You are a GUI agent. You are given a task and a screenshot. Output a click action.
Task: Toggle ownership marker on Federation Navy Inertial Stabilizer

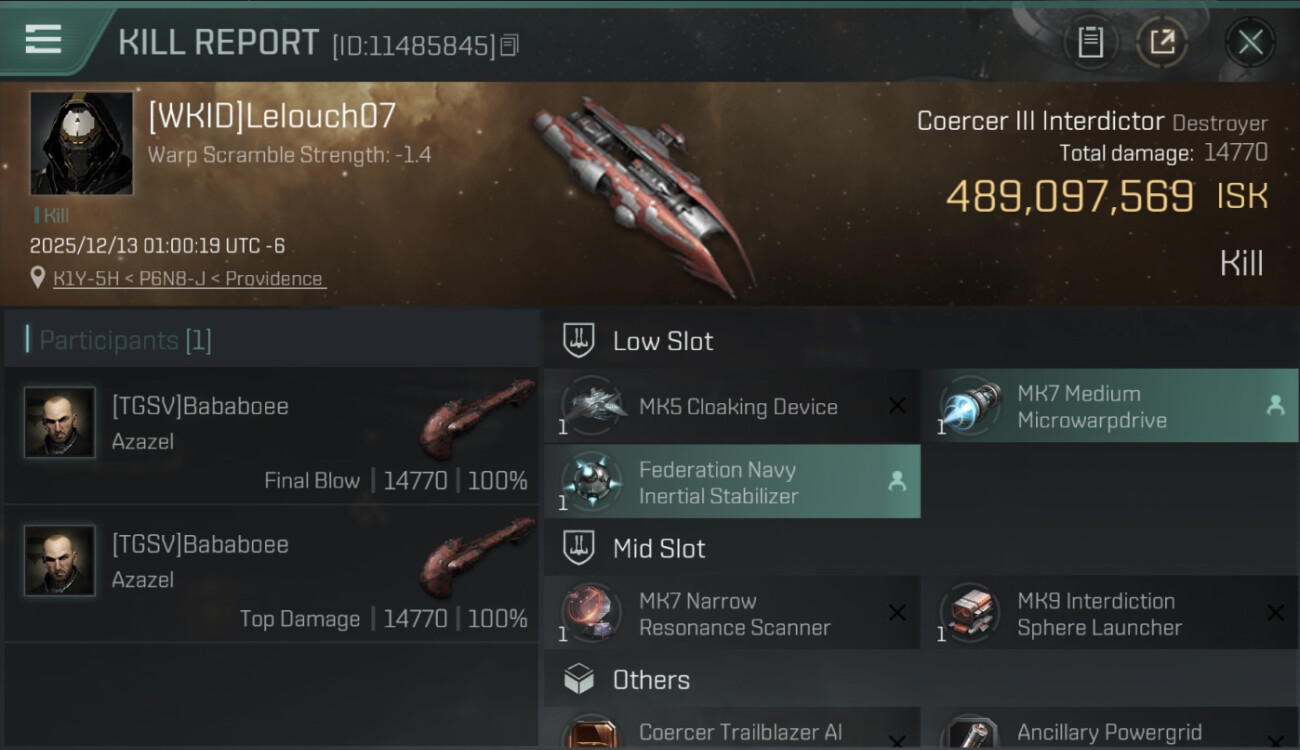[x=896, y=482]
